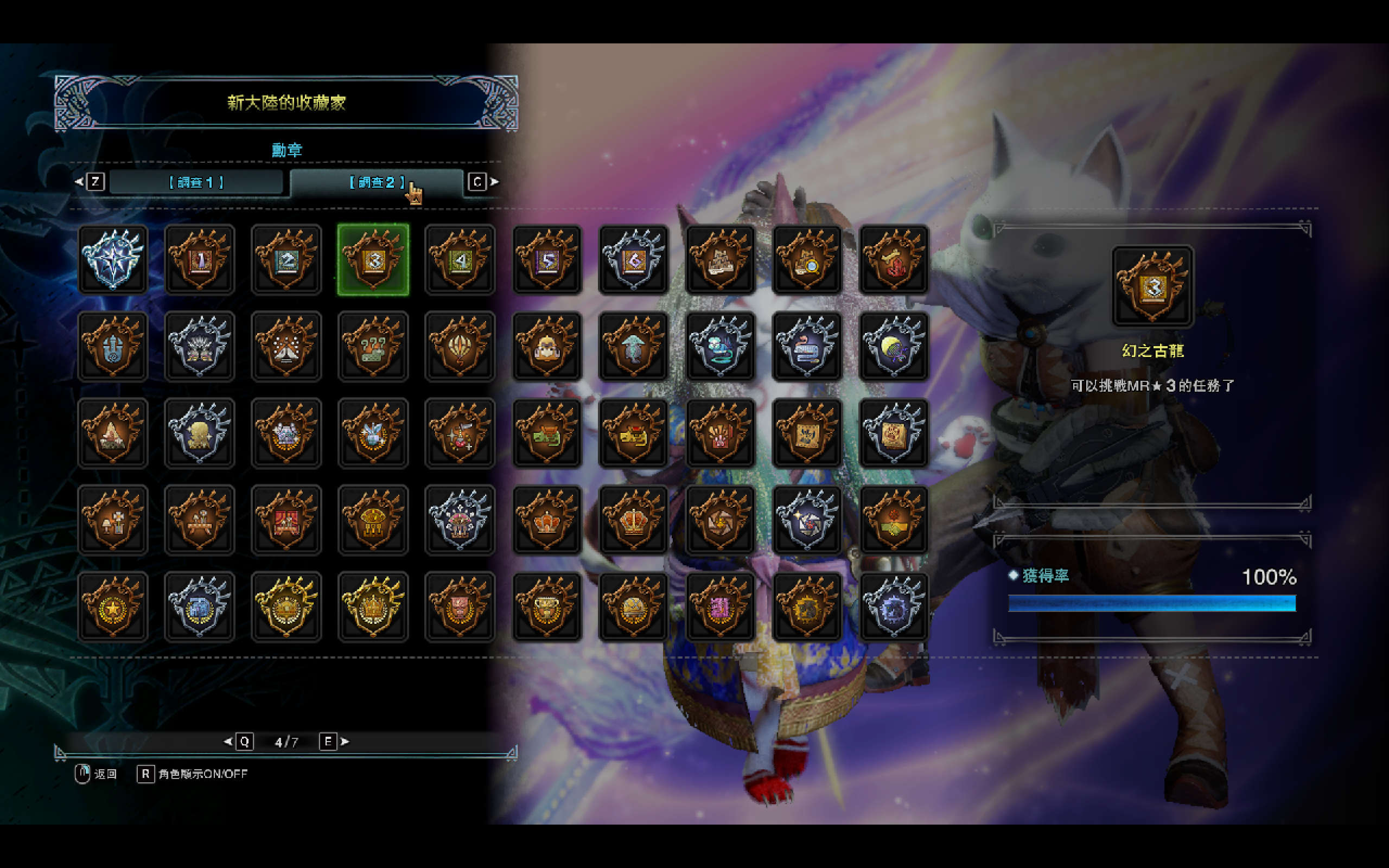Click the 返回 back button
This screenshot has height=868, width=1389.
point(97,774)
